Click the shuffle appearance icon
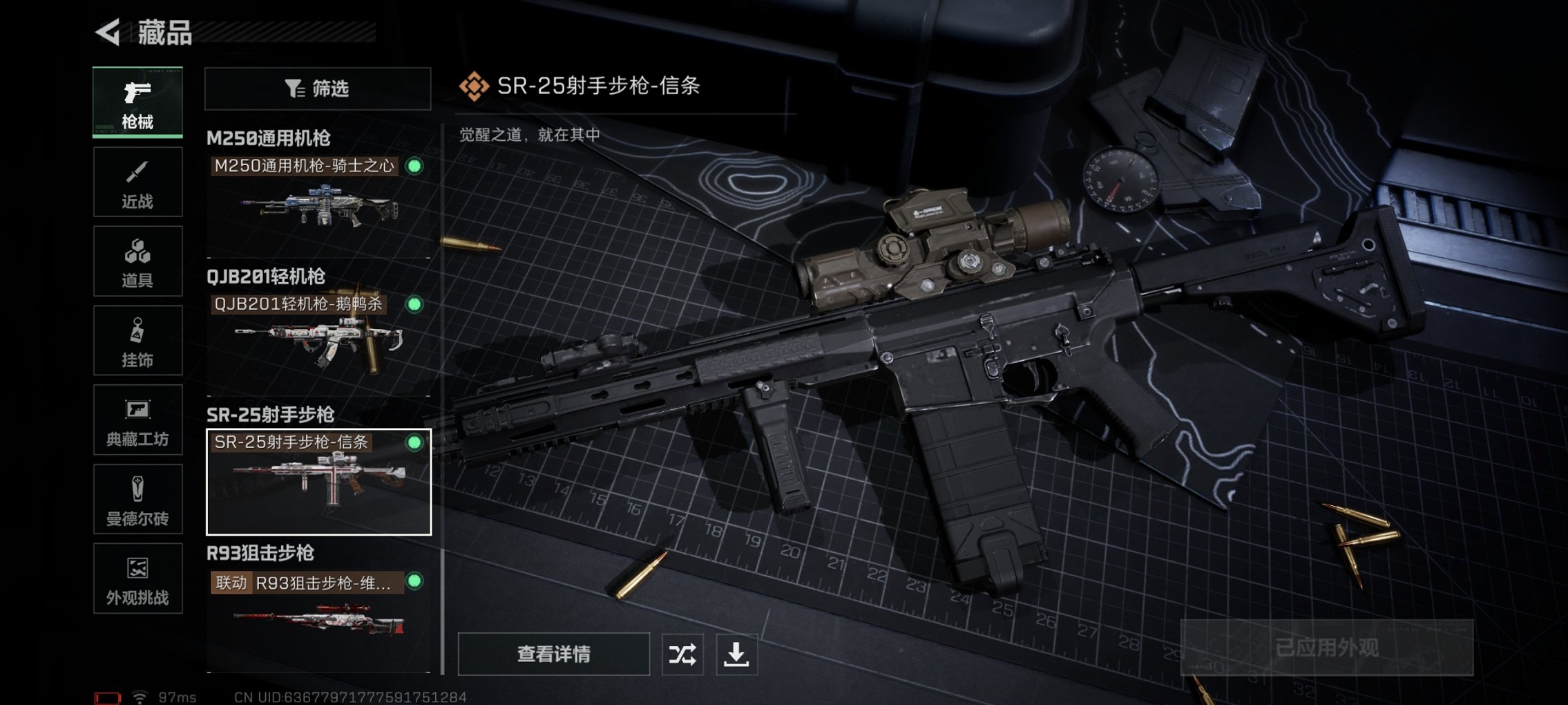This screenshot has height=705, width=1568. coord(682,653)
